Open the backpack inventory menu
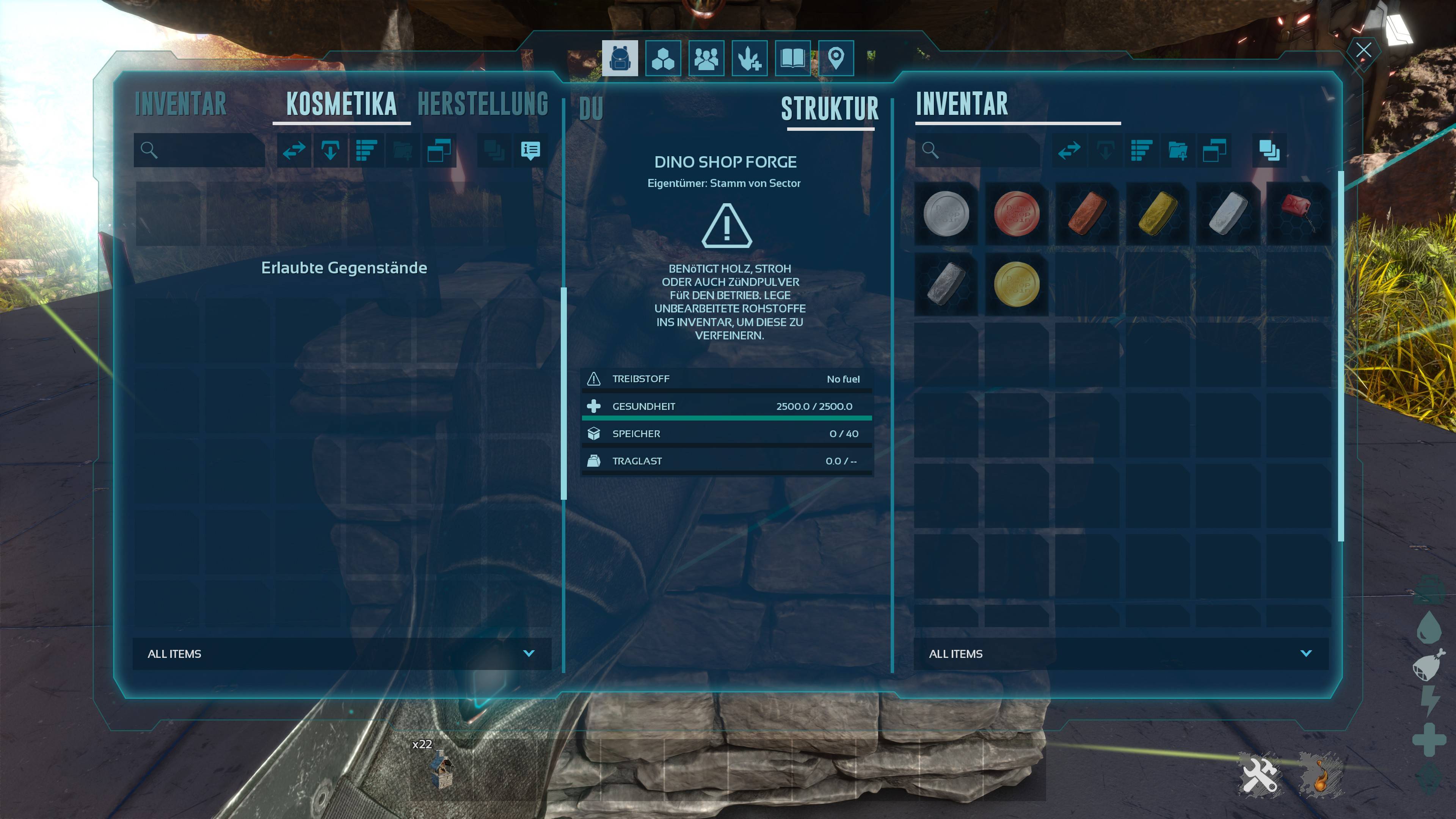The width and height of the screenshot is (1456, 819). point(620,58)
